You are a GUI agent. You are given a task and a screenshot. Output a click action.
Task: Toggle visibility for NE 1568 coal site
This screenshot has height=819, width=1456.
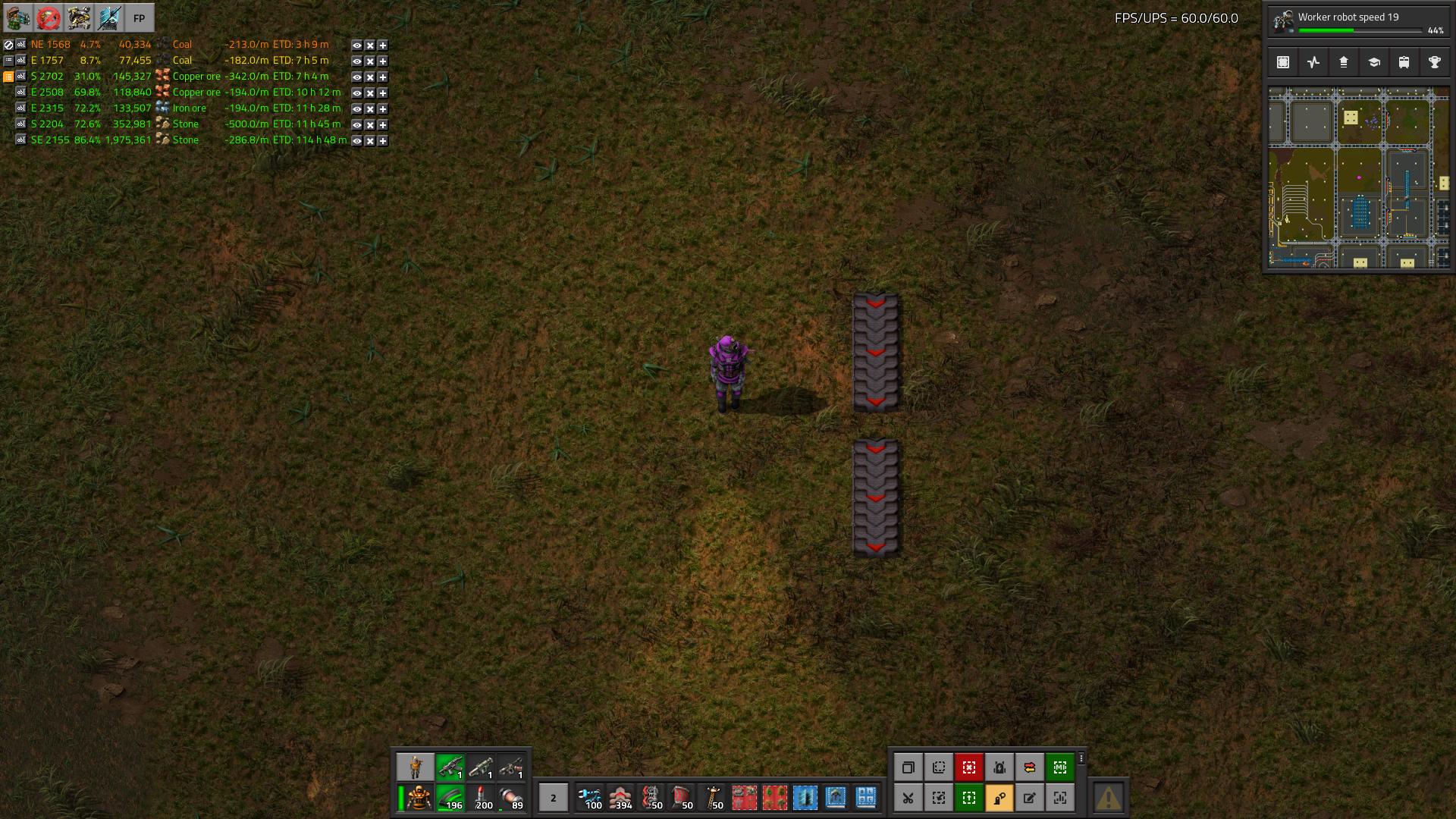[356, 45]
